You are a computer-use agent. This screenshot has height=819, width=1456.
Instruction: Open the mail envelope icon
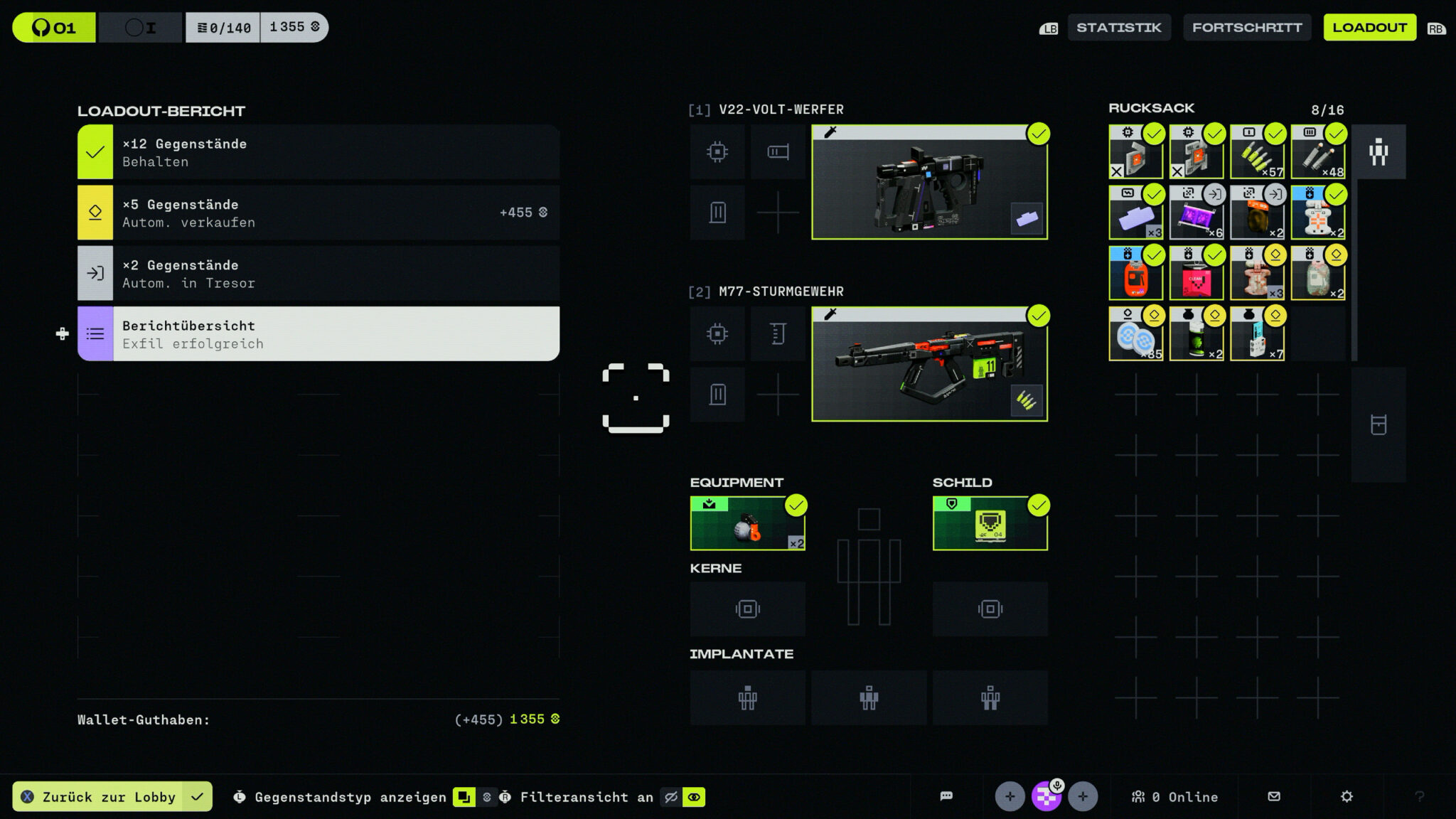1274,796
